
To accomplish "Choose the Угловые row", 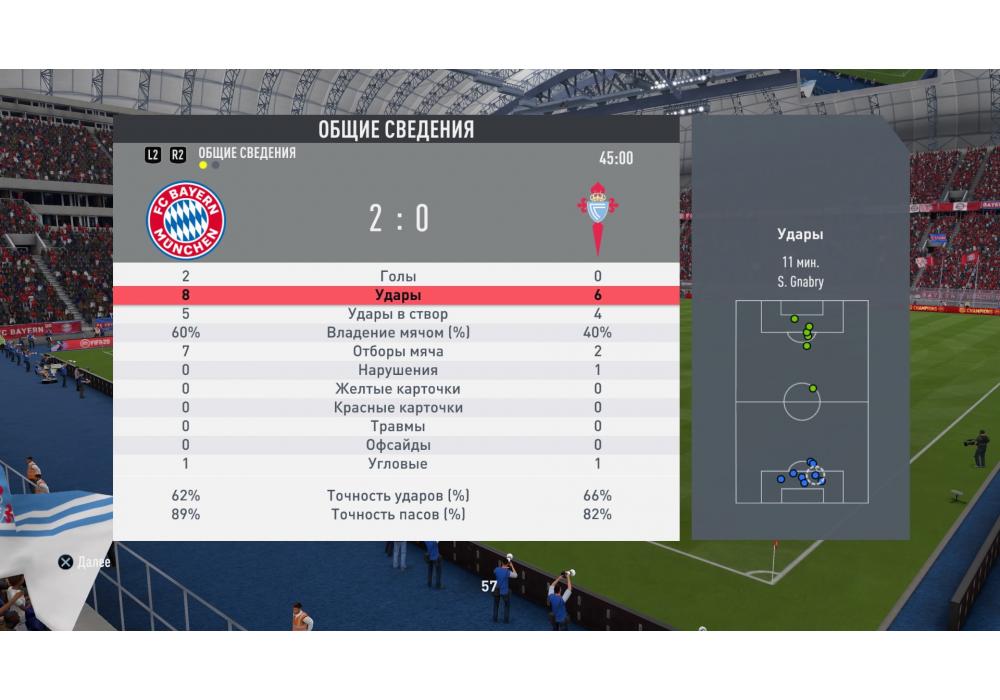I will [x=398, y=464].
